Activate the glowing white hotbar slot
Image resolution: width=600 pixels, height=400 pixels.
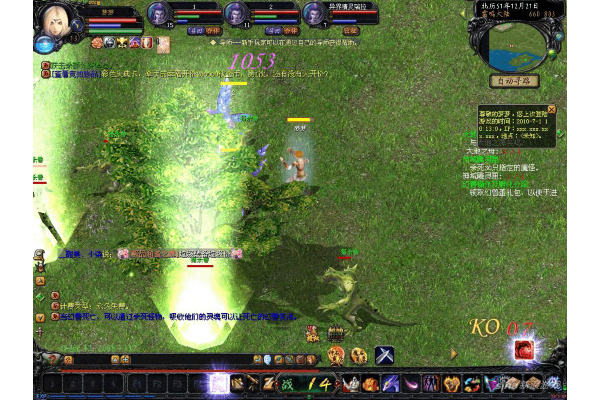pos(218,383)
